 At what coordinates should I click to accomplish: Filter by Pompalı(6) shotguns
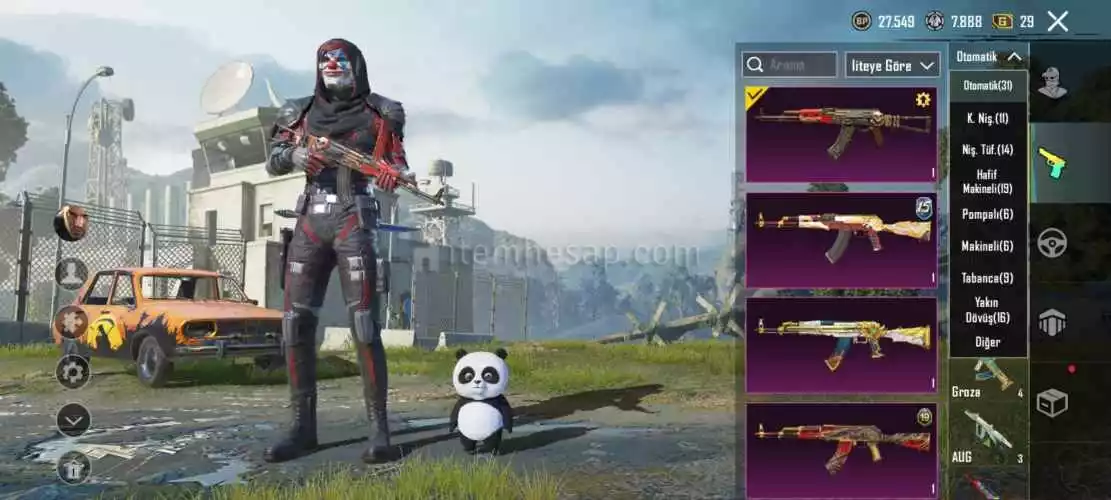pyautogui.click(x=988, y=214)
